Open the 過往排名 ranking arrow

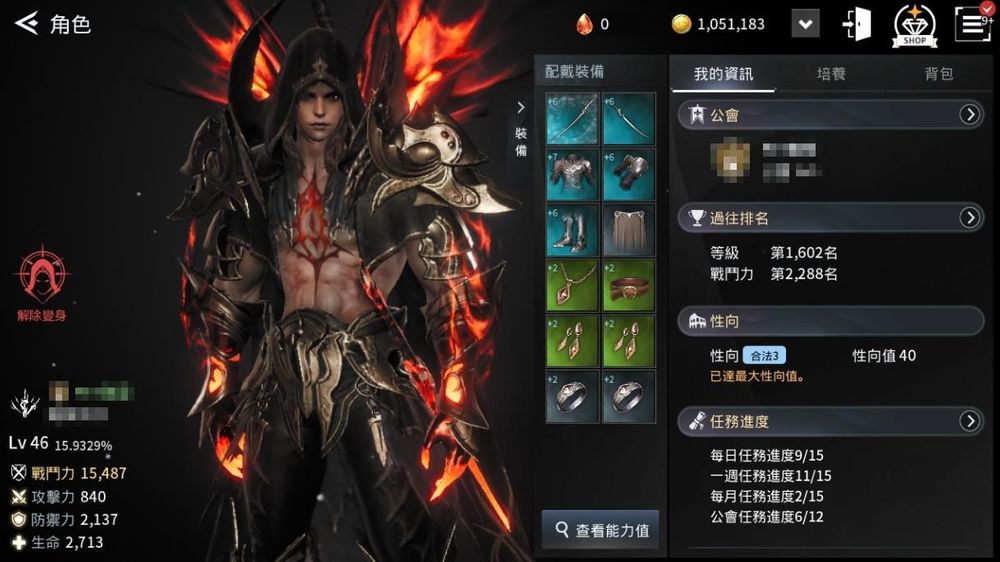[x=969, y=217]
